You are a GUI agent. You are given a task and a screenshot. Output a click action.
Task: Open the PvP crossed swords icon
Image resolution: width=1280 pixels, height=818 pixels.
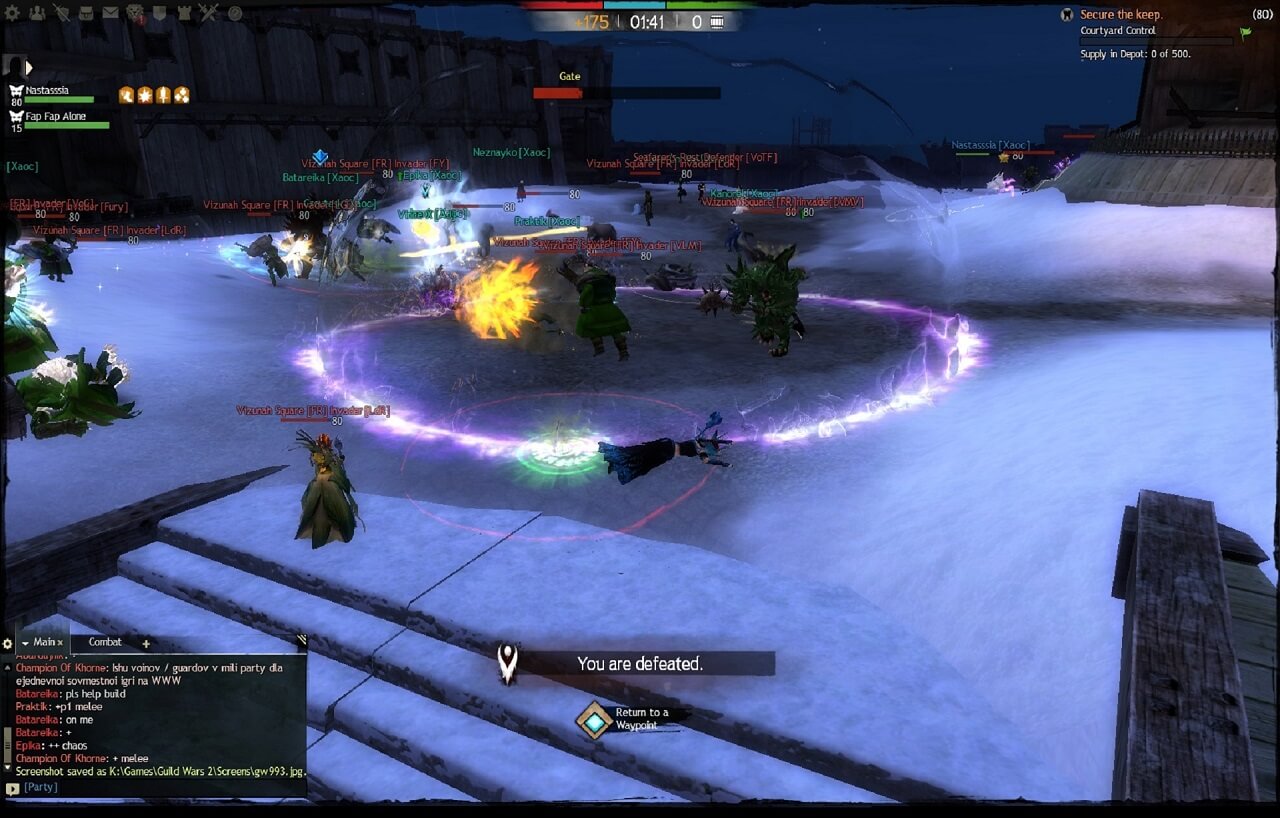tap(208, 13)
